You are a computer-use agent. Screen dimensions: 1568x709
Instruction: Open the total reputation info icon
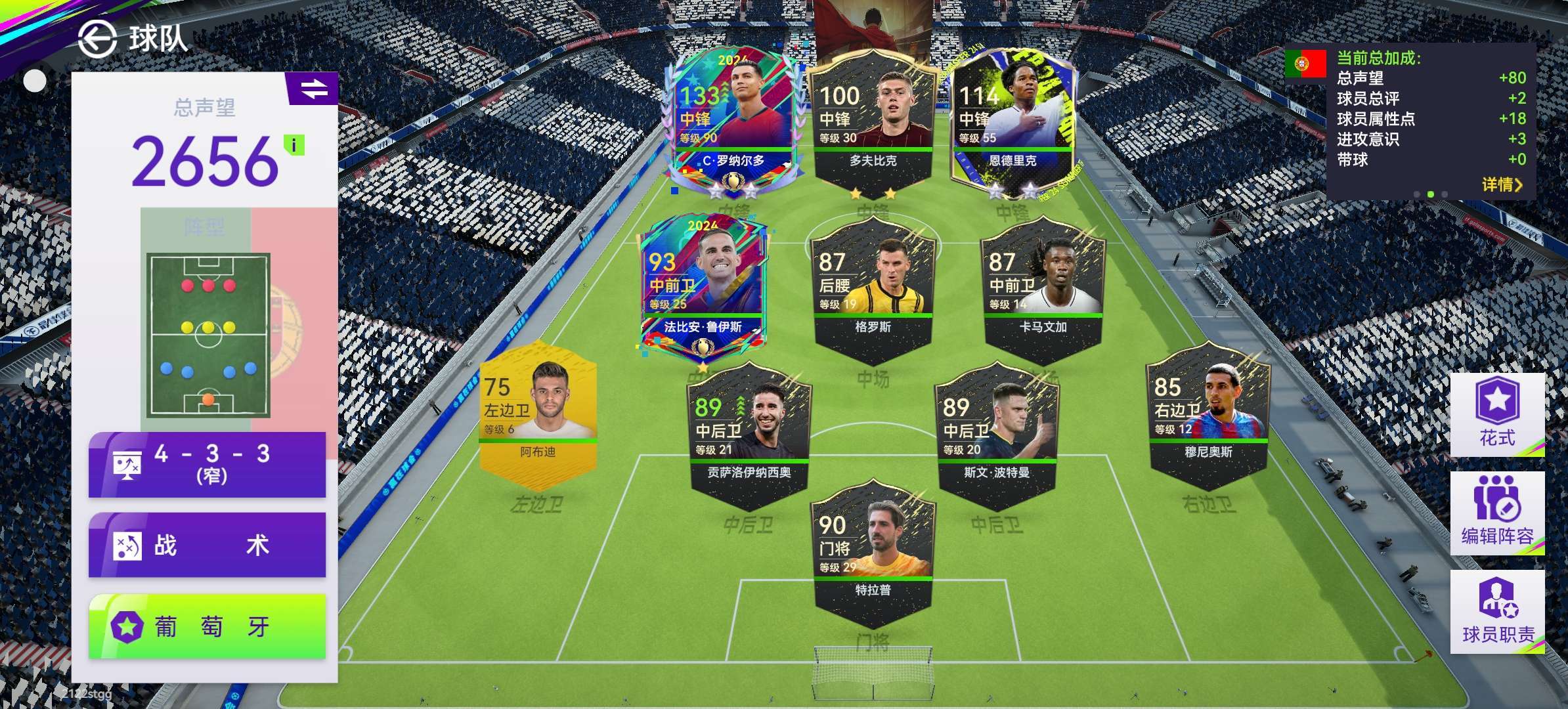click(x=294, y=145)
